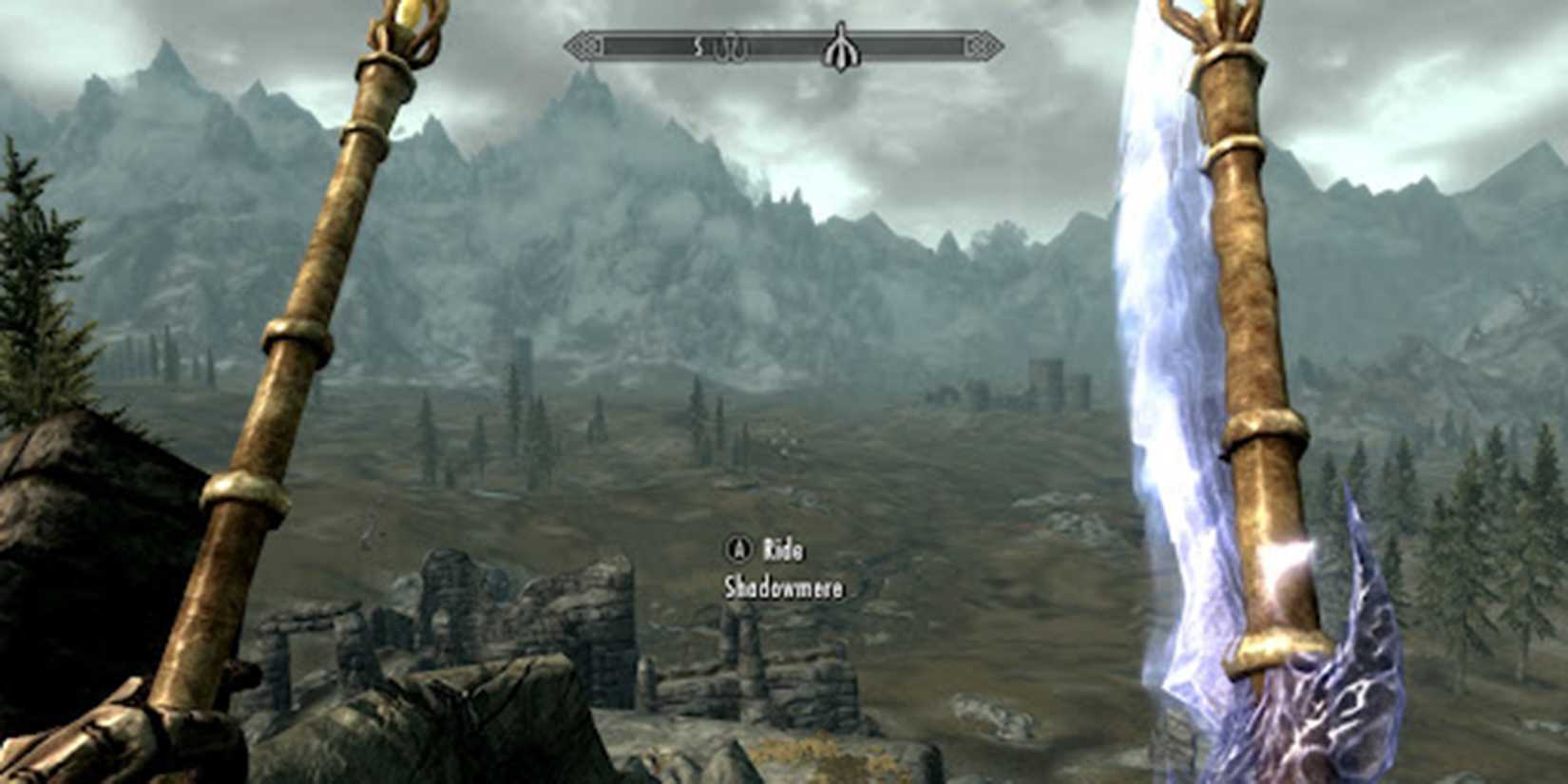Select the tall pine tree on the far left
Viewport: 1568px width, 784px height.
[24, 285]
